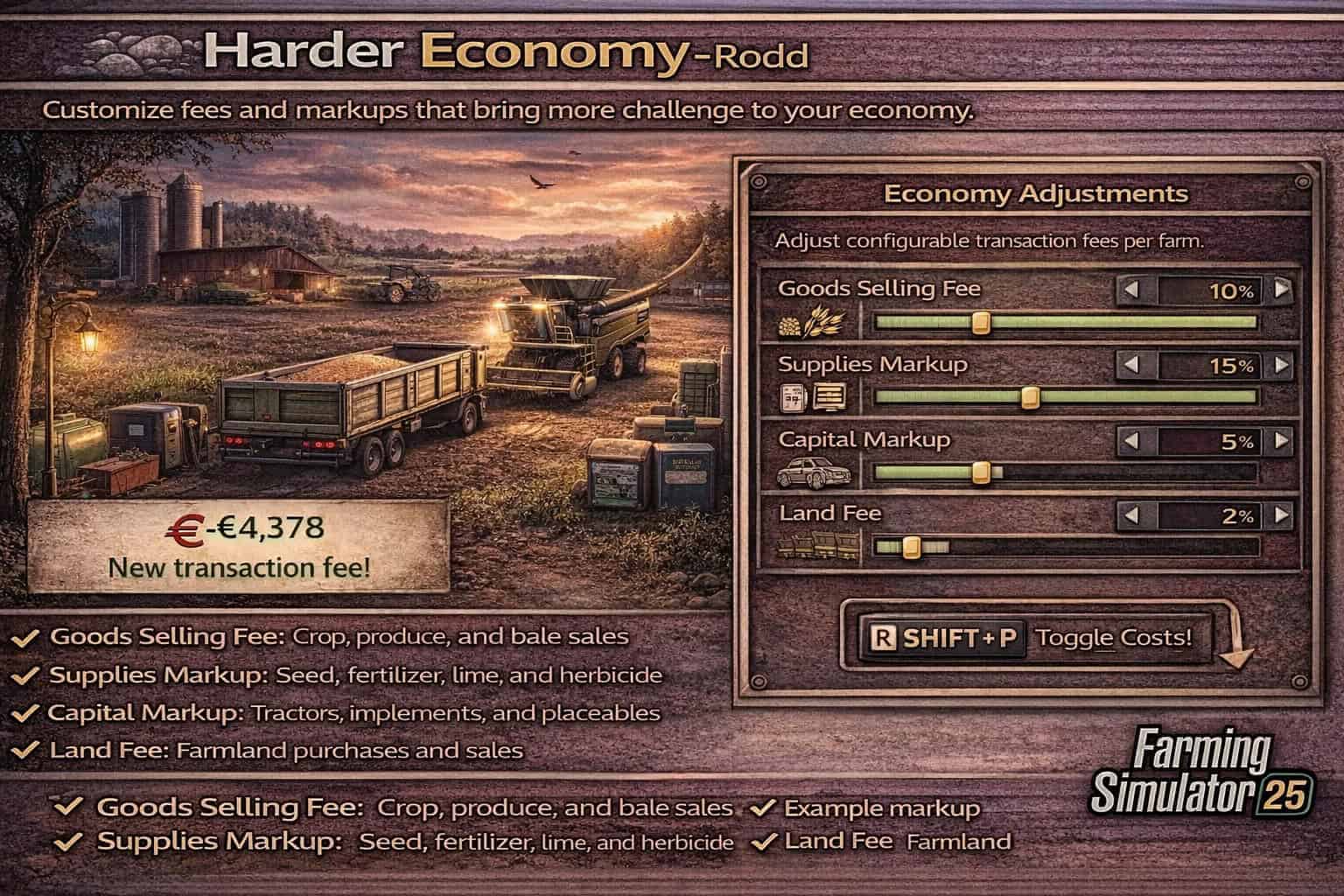Click the left arrow to decrease Goods Selling Fee
Screen dimensions: 1344x896
tap(1131, 289)
